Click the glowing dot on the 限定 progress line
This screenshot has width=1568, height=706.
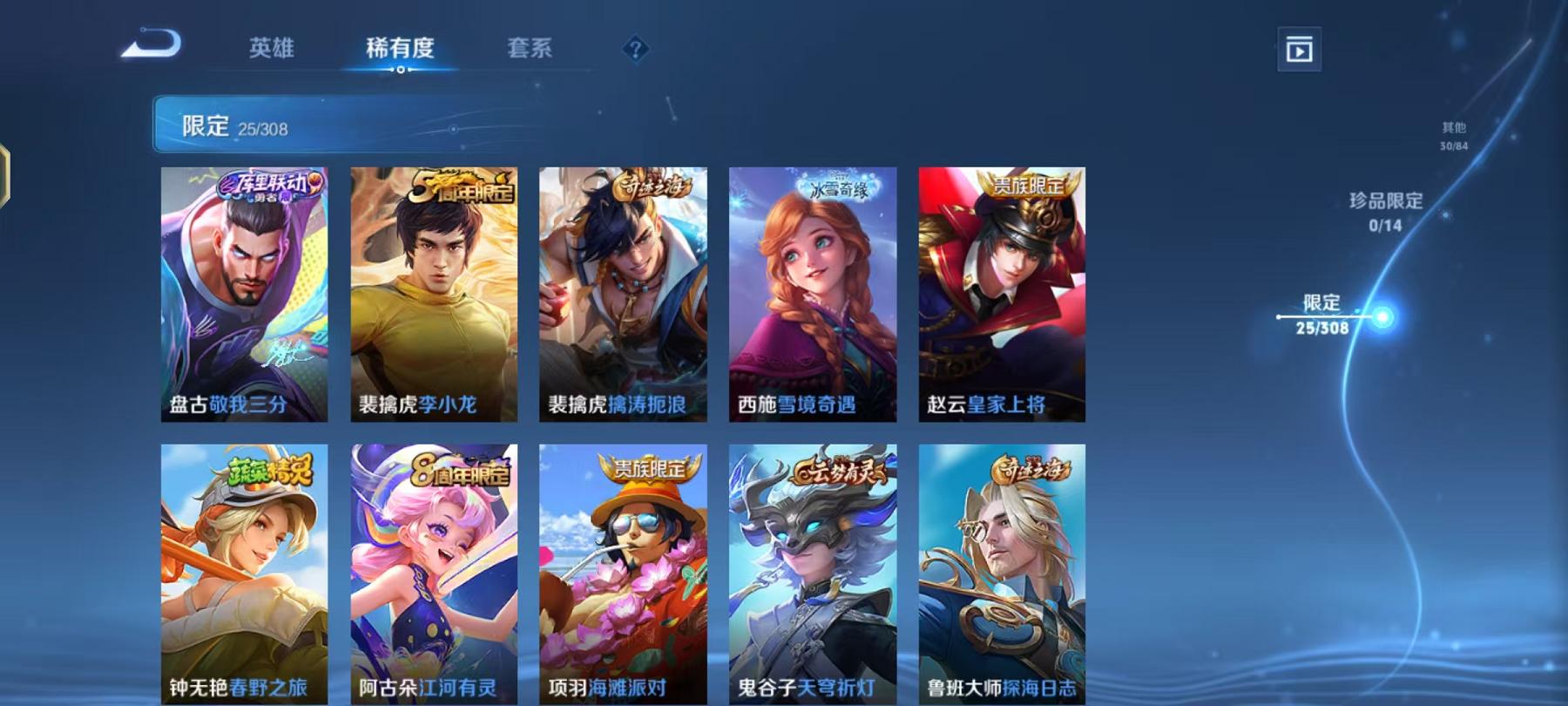tap(1383, 316)
